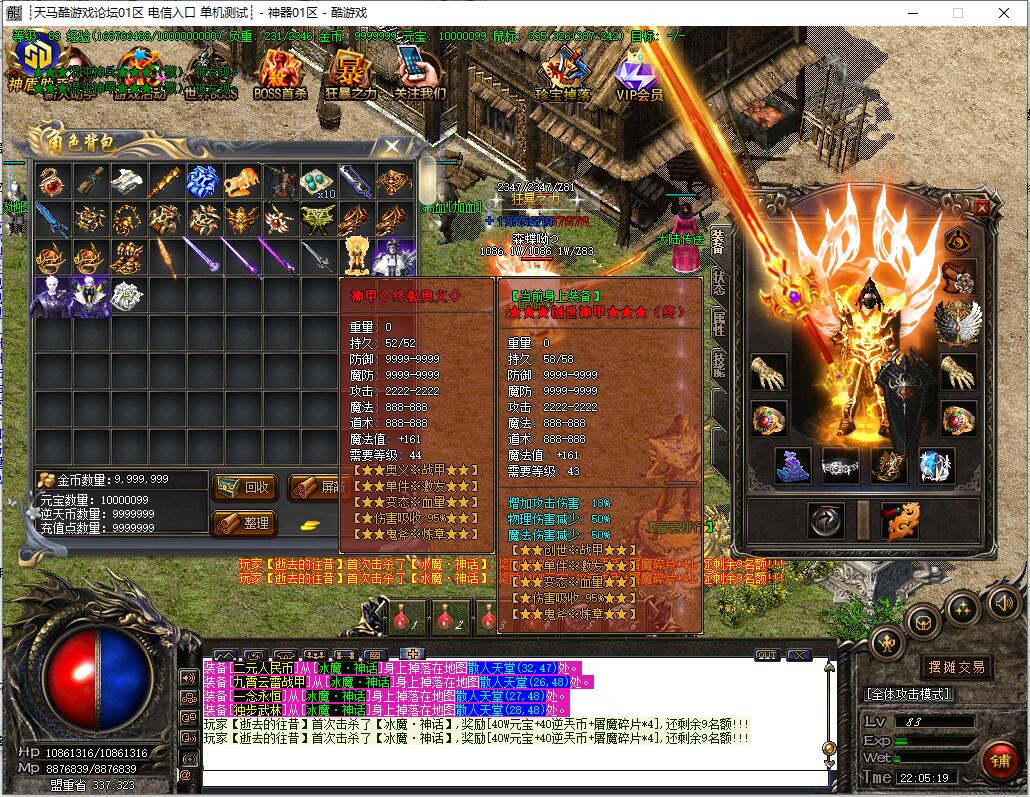
Task: Open the BOSS首杀 menu icon
Action: click(280, 73)
